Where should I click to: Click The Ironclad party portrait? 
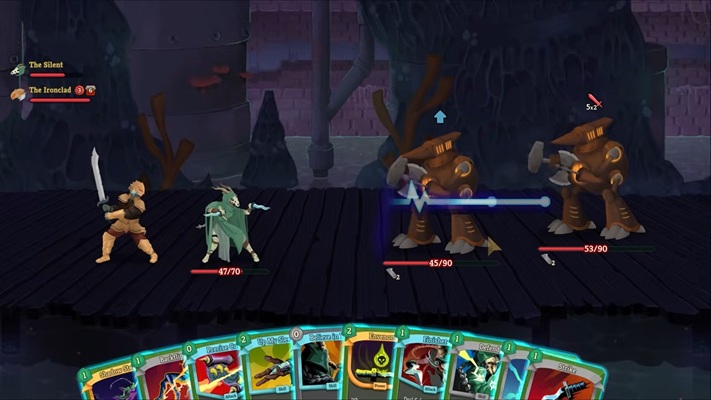click(x=18, y=93)
